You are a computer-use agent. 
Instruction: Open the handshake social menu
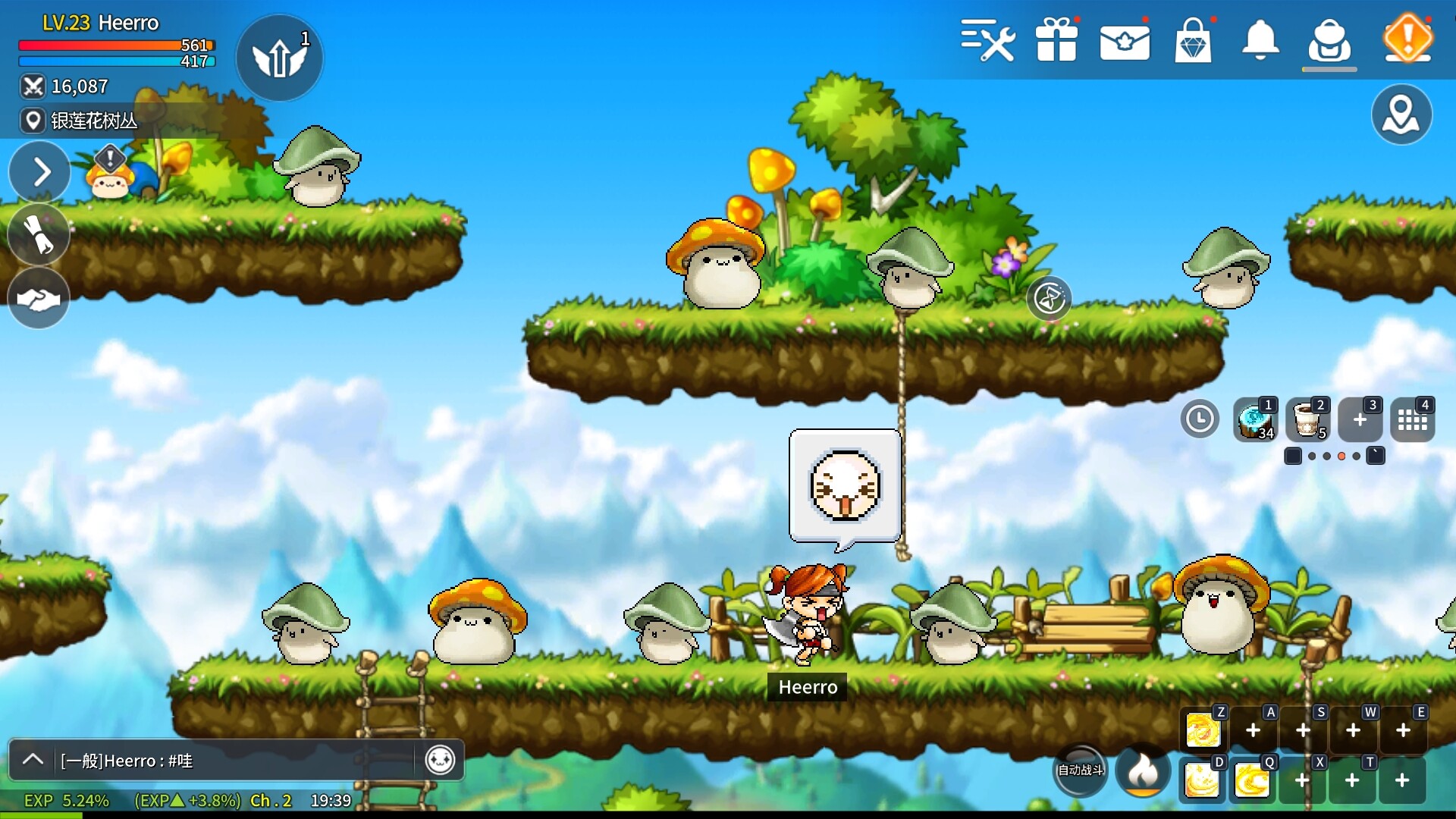(39, 299)
